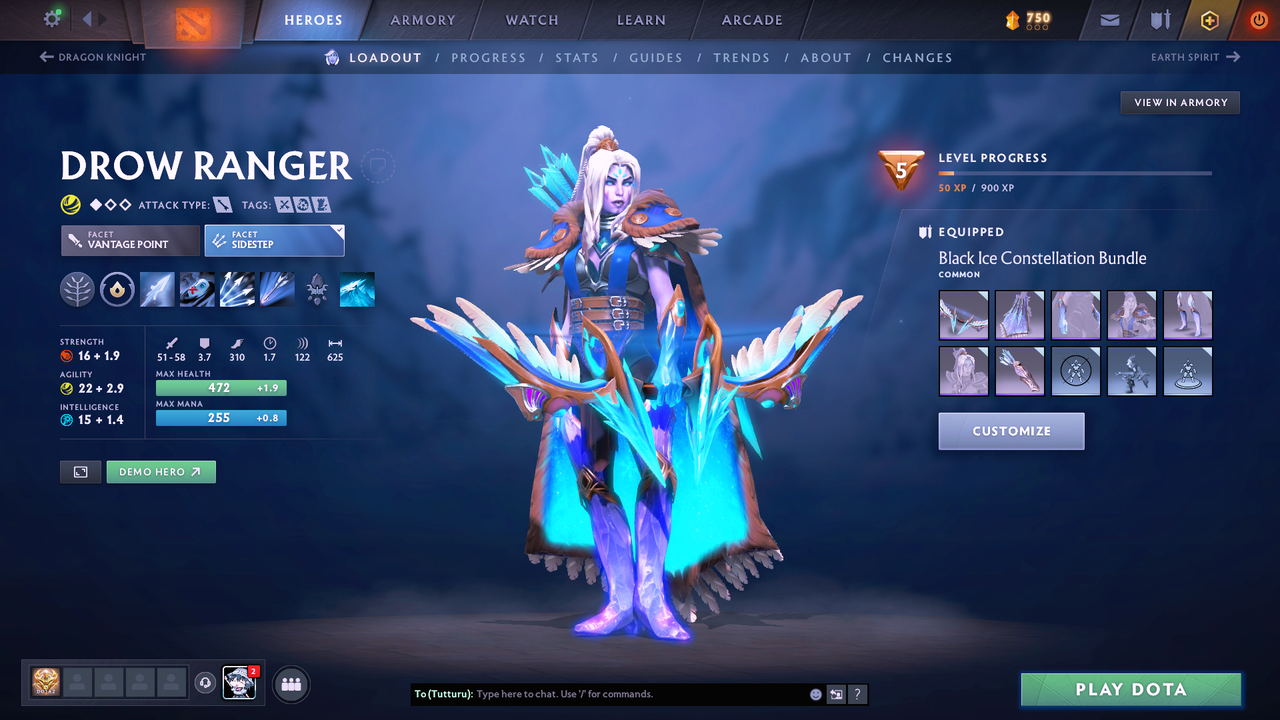This screenshot has height=720, width=1280.
Task: Open the chat emoticon picker
Action: tap(815, 693)
